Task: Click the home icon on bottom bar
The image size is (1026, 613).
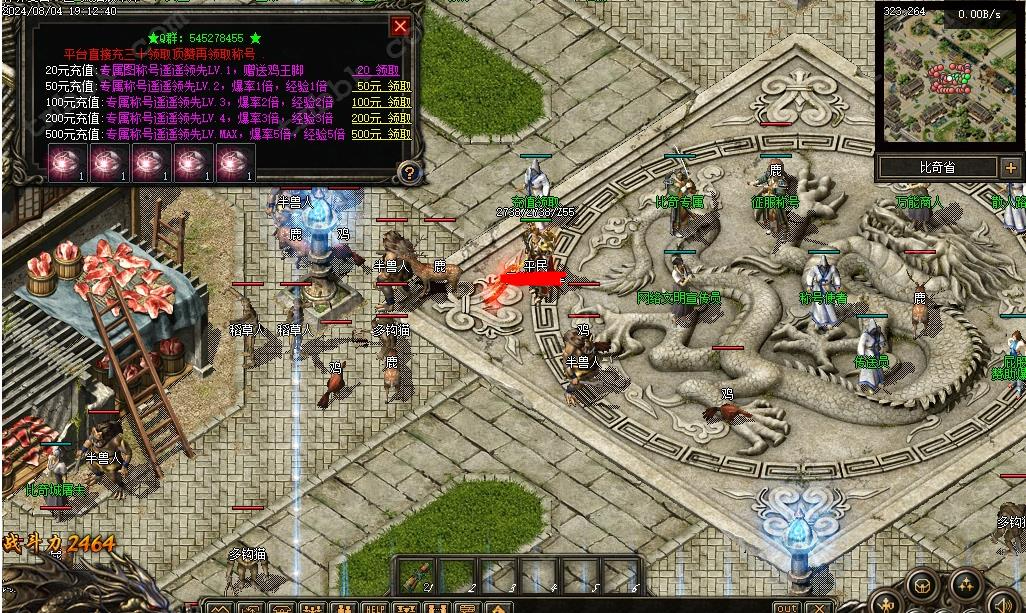Action: click(498, 607)
